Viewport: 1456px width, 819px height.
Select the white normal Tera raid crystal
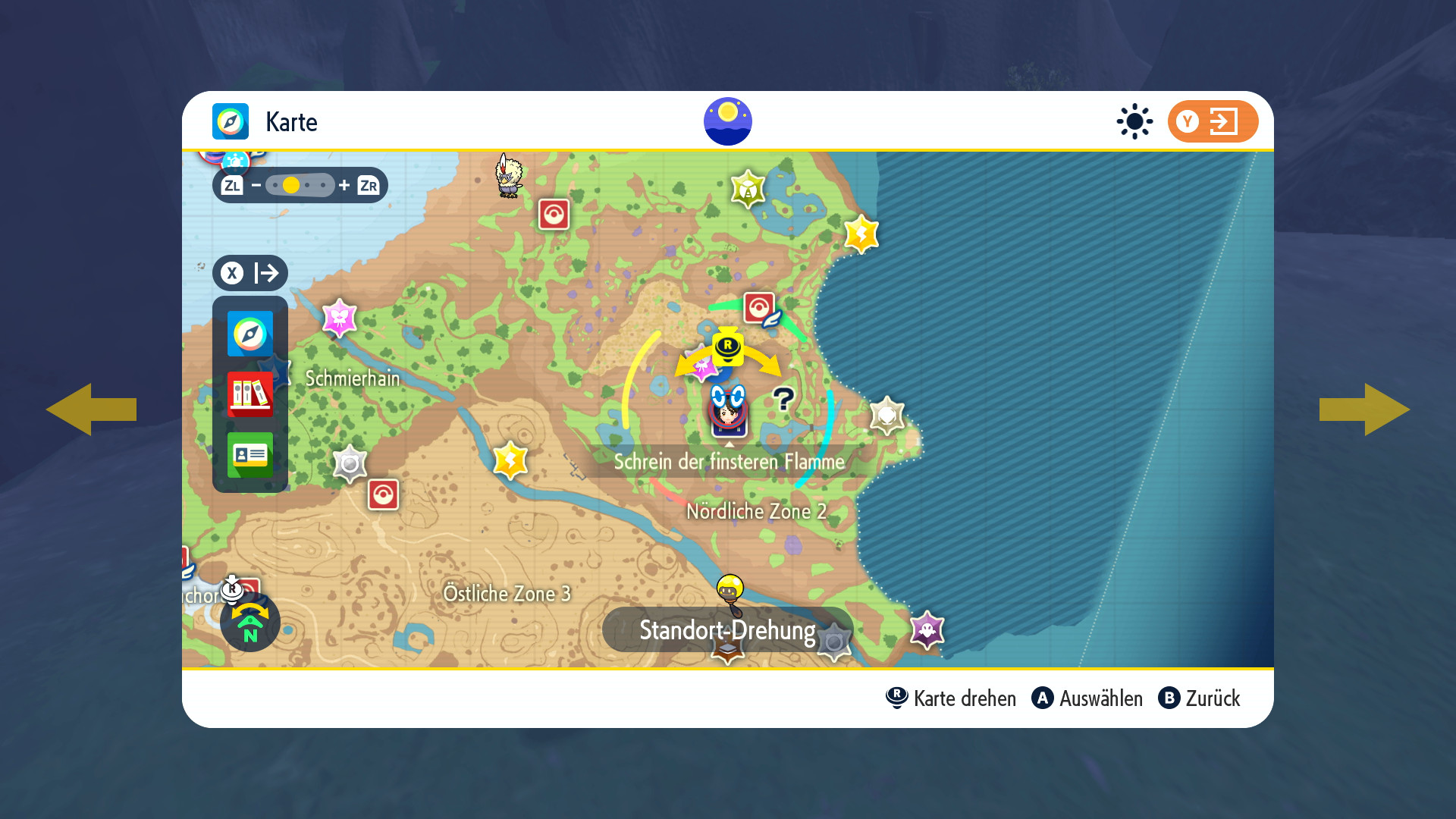(x=886, y=415)
